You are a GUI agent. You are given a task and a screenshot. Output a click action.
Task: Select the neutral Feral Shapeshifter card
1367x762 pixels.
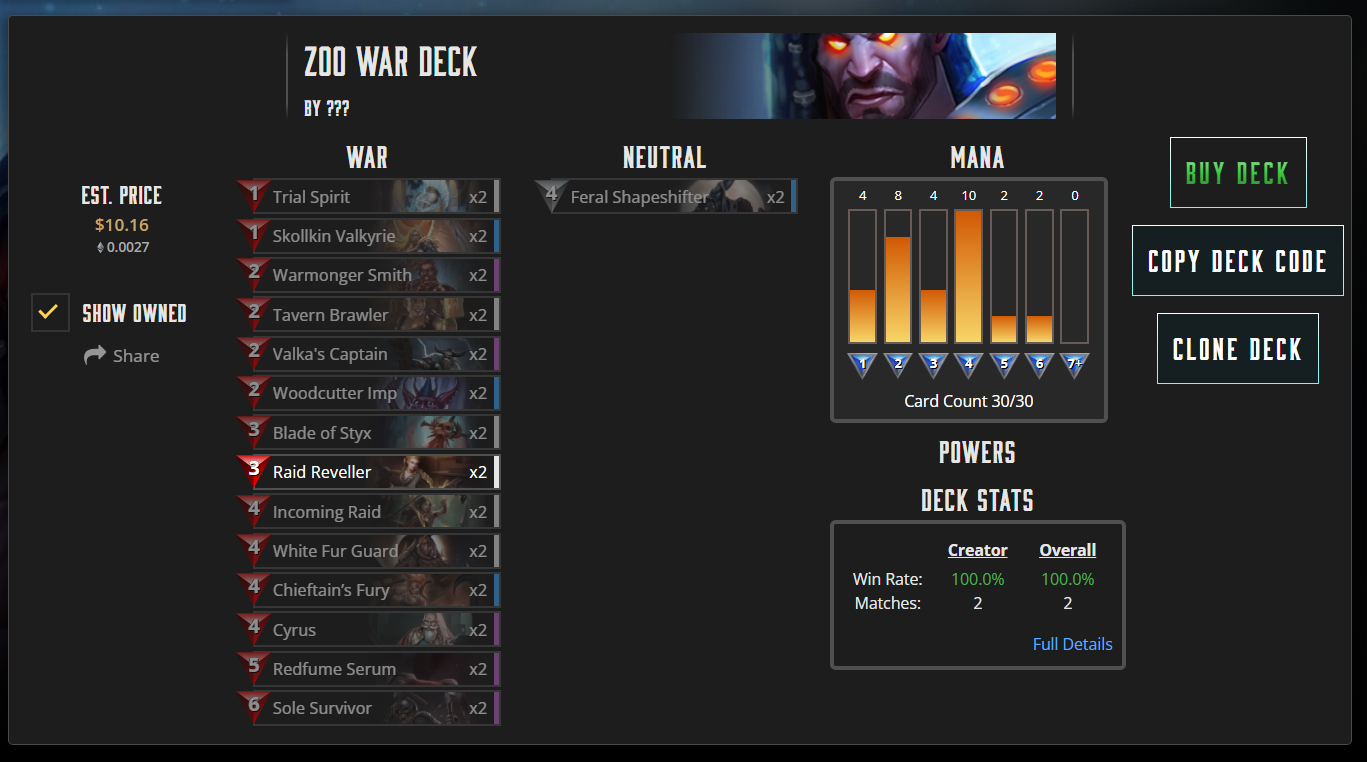tap(667, 197)
